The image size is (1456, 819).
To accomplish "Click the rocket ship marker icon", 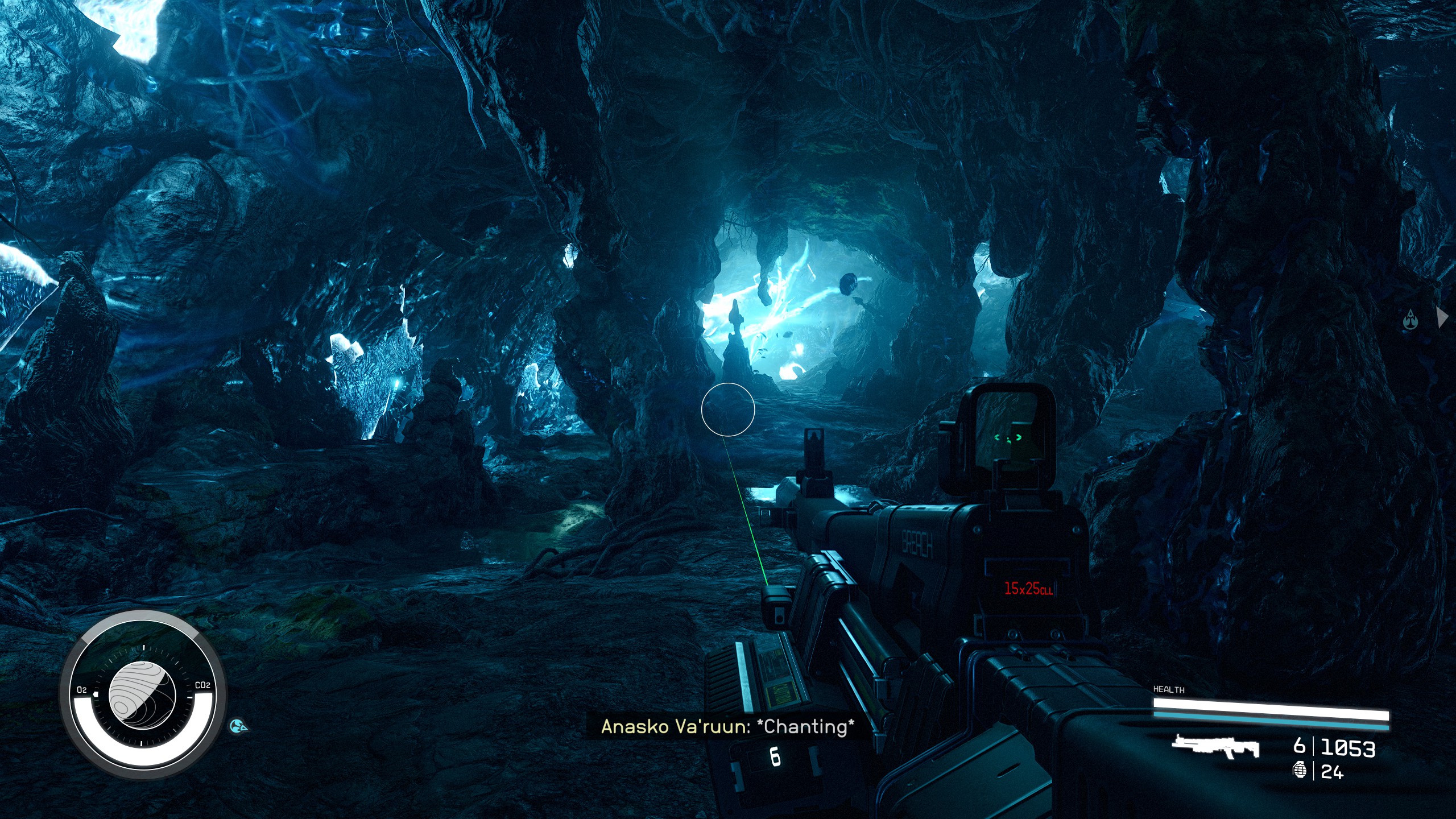I will tap(1410, 320).
